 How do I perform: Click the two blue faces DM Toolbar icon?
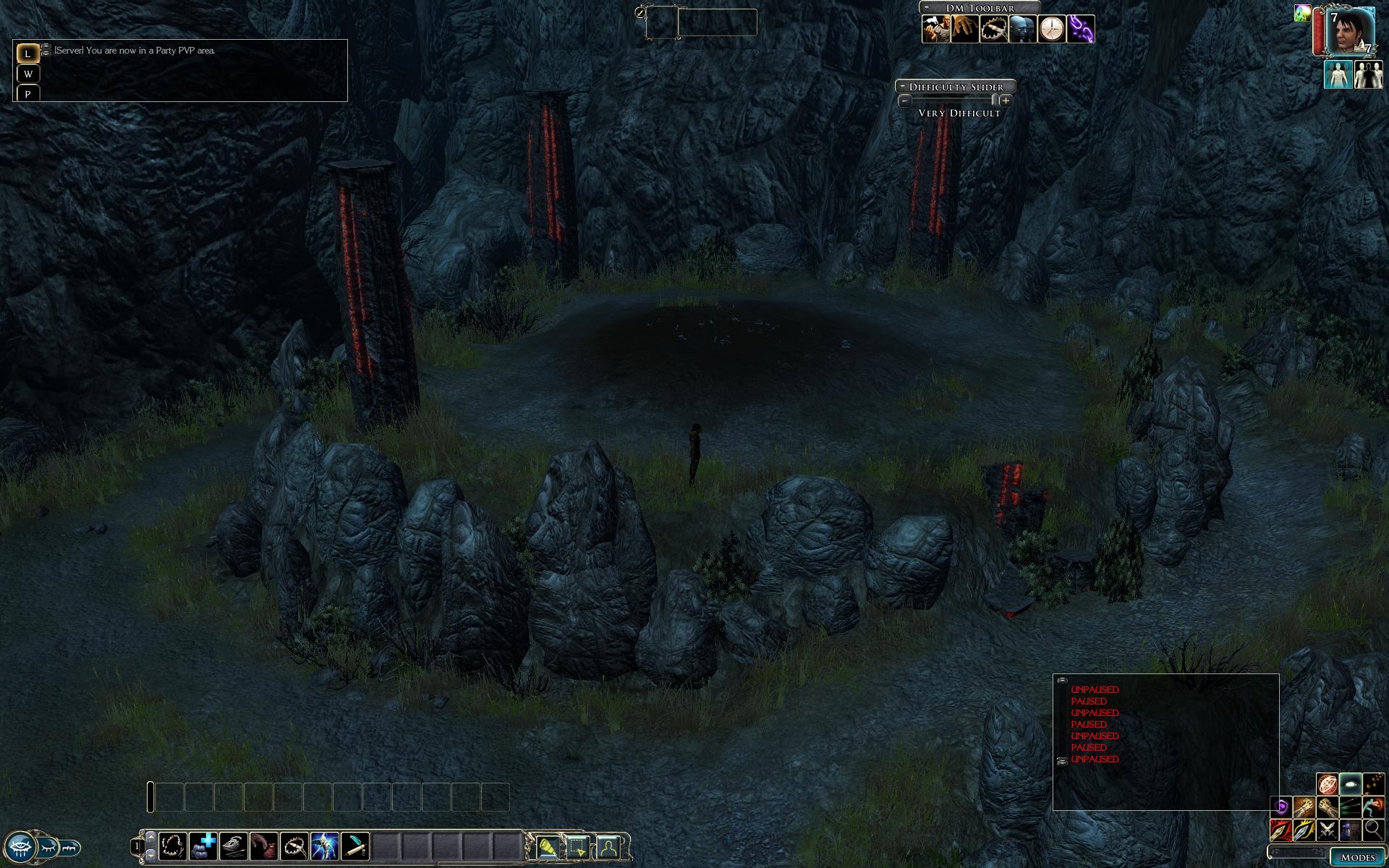(x=1023, y=30)
